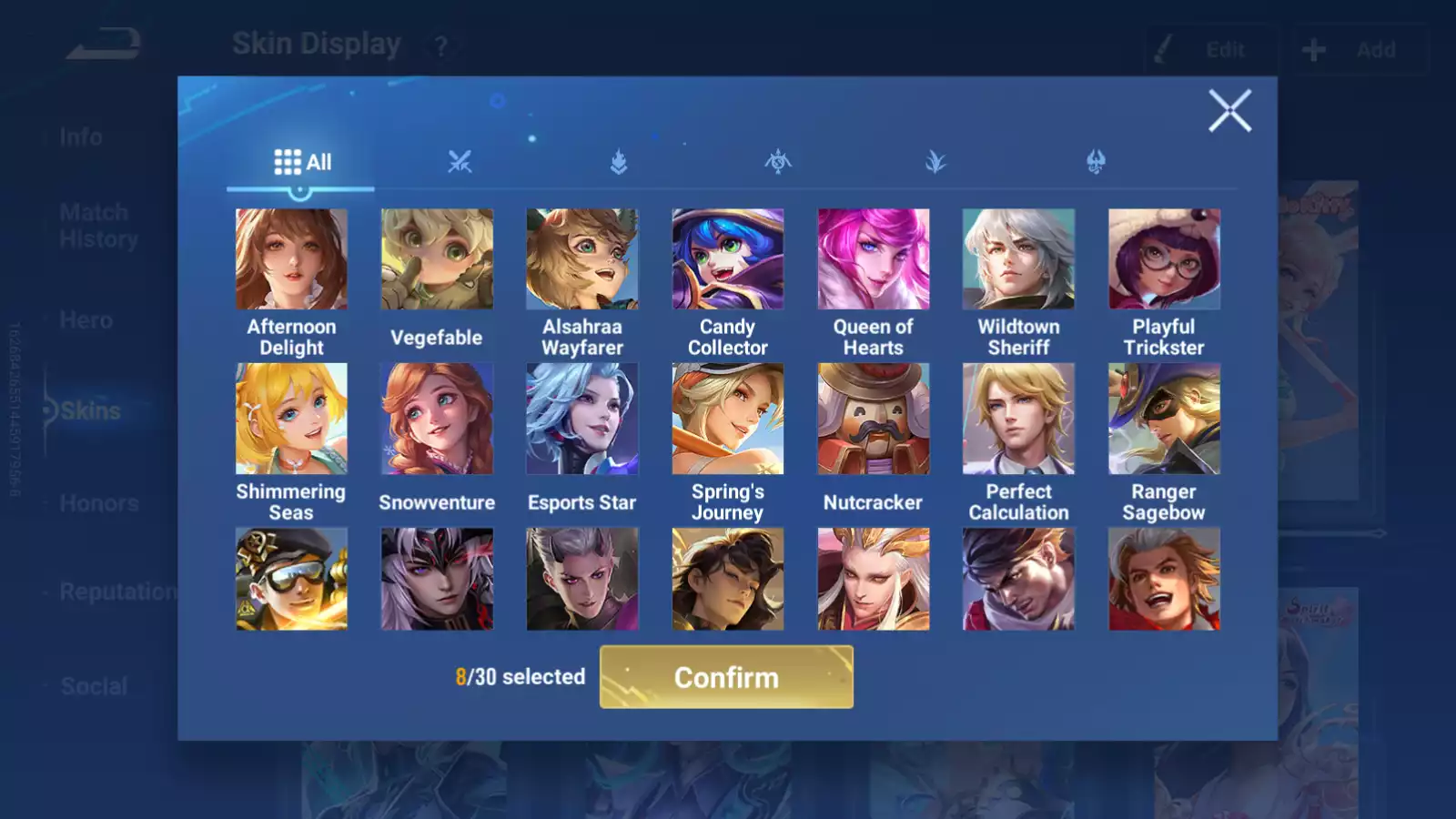Screen dimensions: 1456x819
Task: Select the Afternoon Delight skin
Action: [x=291, y=259]
